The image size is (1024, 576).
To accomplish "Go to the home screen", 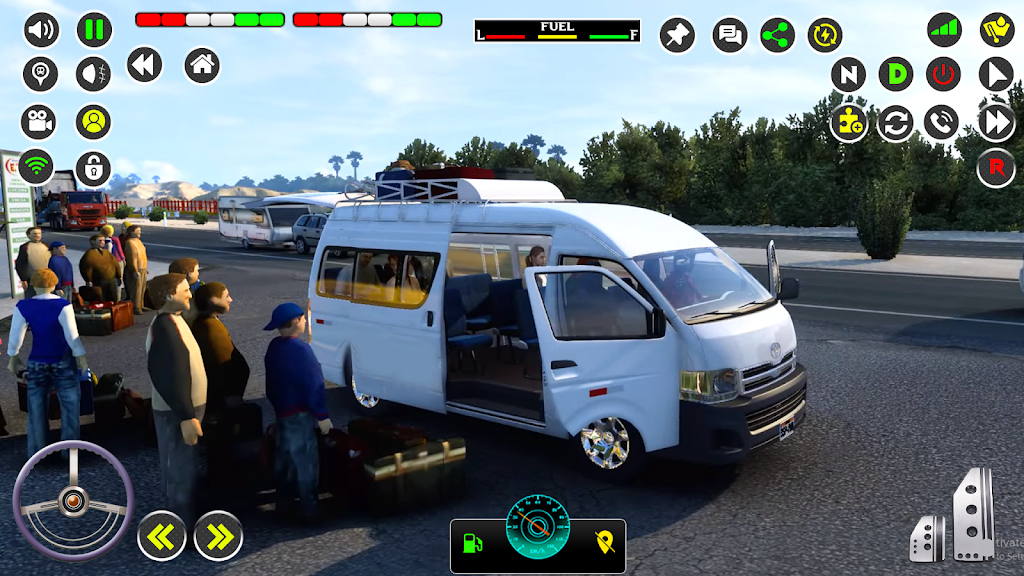I will tap(202, 66).
